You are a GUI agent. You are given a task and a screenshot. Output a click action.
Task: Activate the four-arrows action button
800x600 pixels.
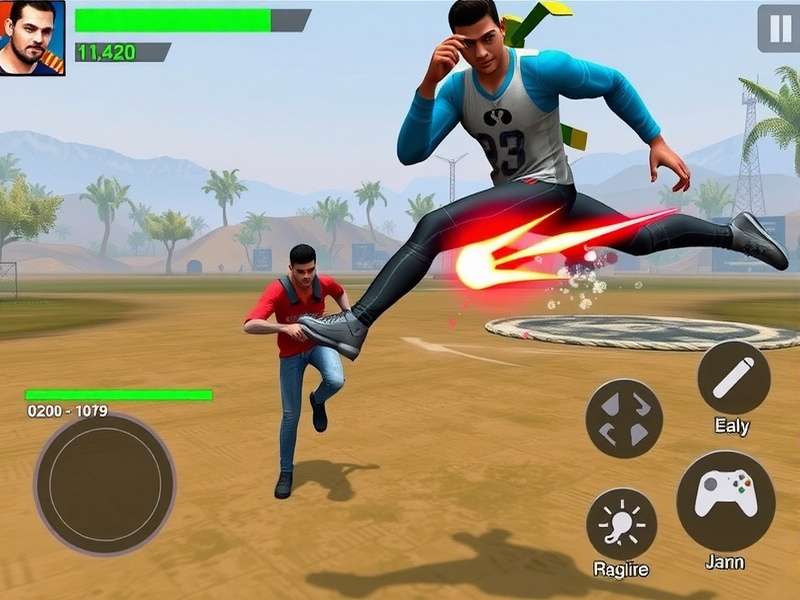(624, 419)
